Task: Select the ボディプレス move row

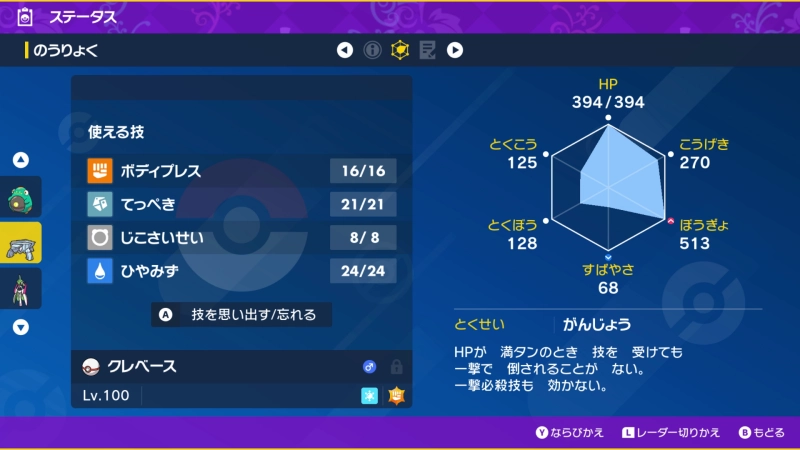Action: (241, 171)
